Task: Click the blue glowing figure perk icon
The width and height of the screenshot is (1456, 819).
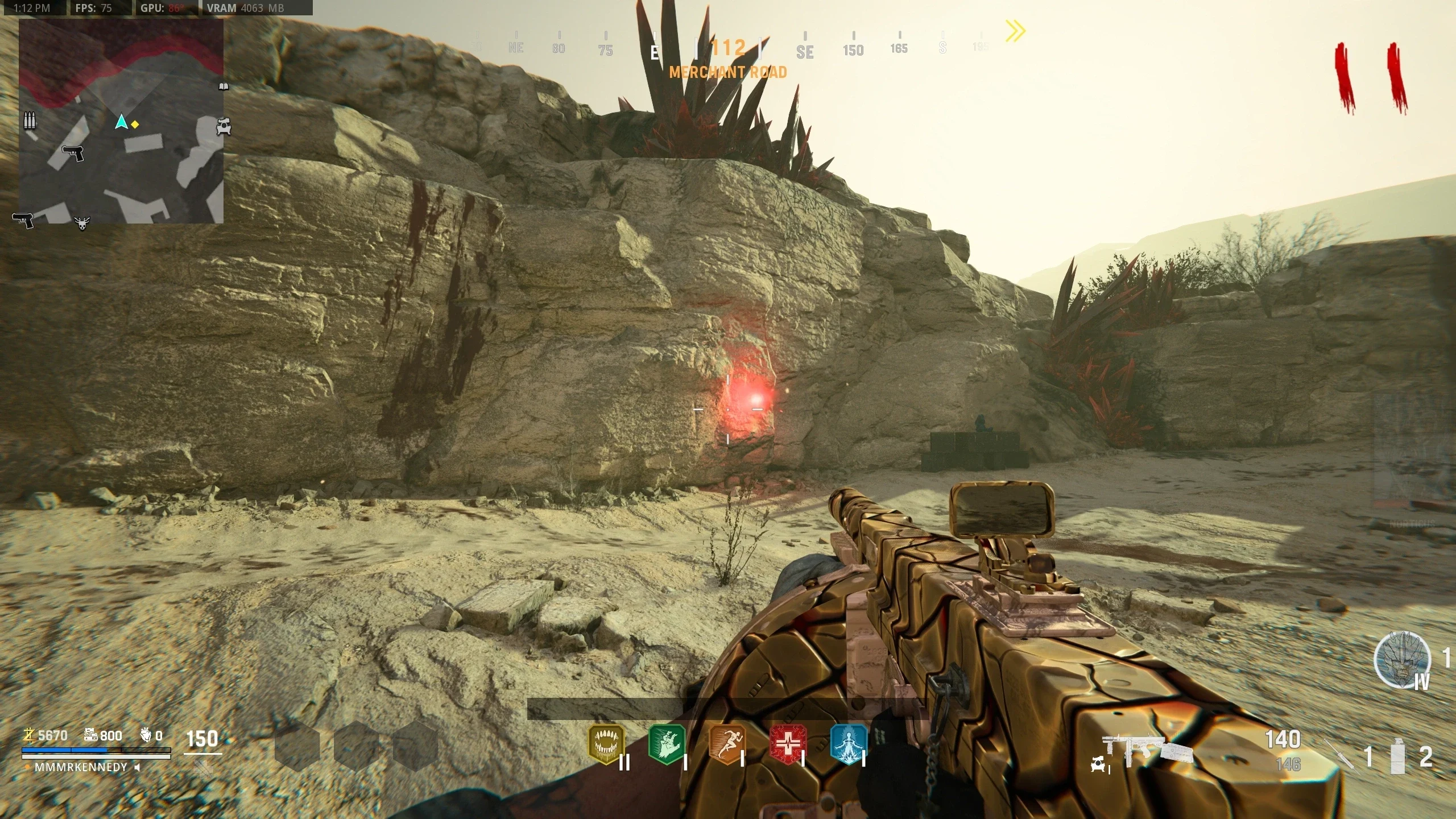Action: pos(848,743)
